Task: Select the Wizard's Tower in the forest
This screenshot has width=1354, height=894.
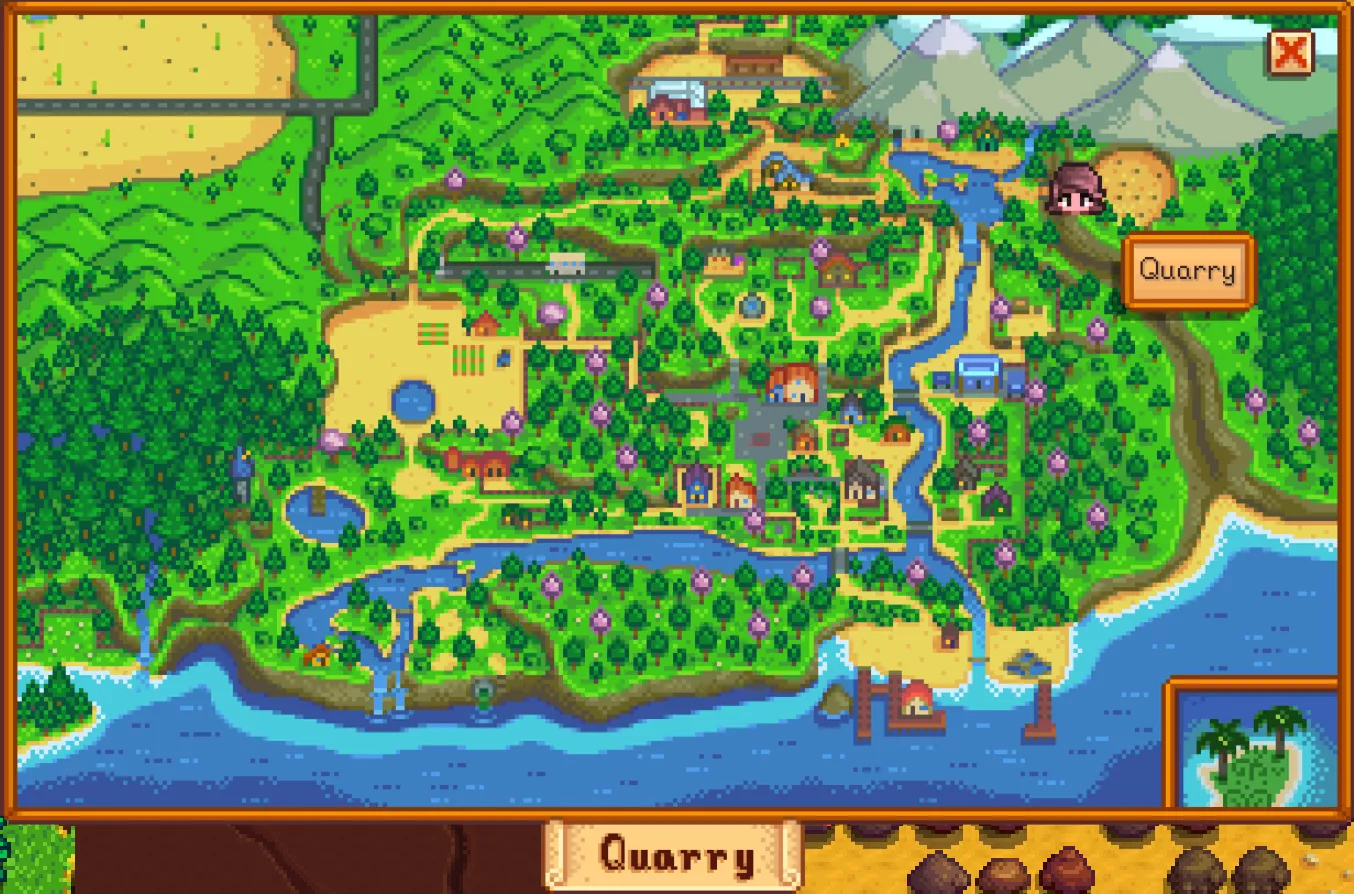Action: [x=242, y=465]
